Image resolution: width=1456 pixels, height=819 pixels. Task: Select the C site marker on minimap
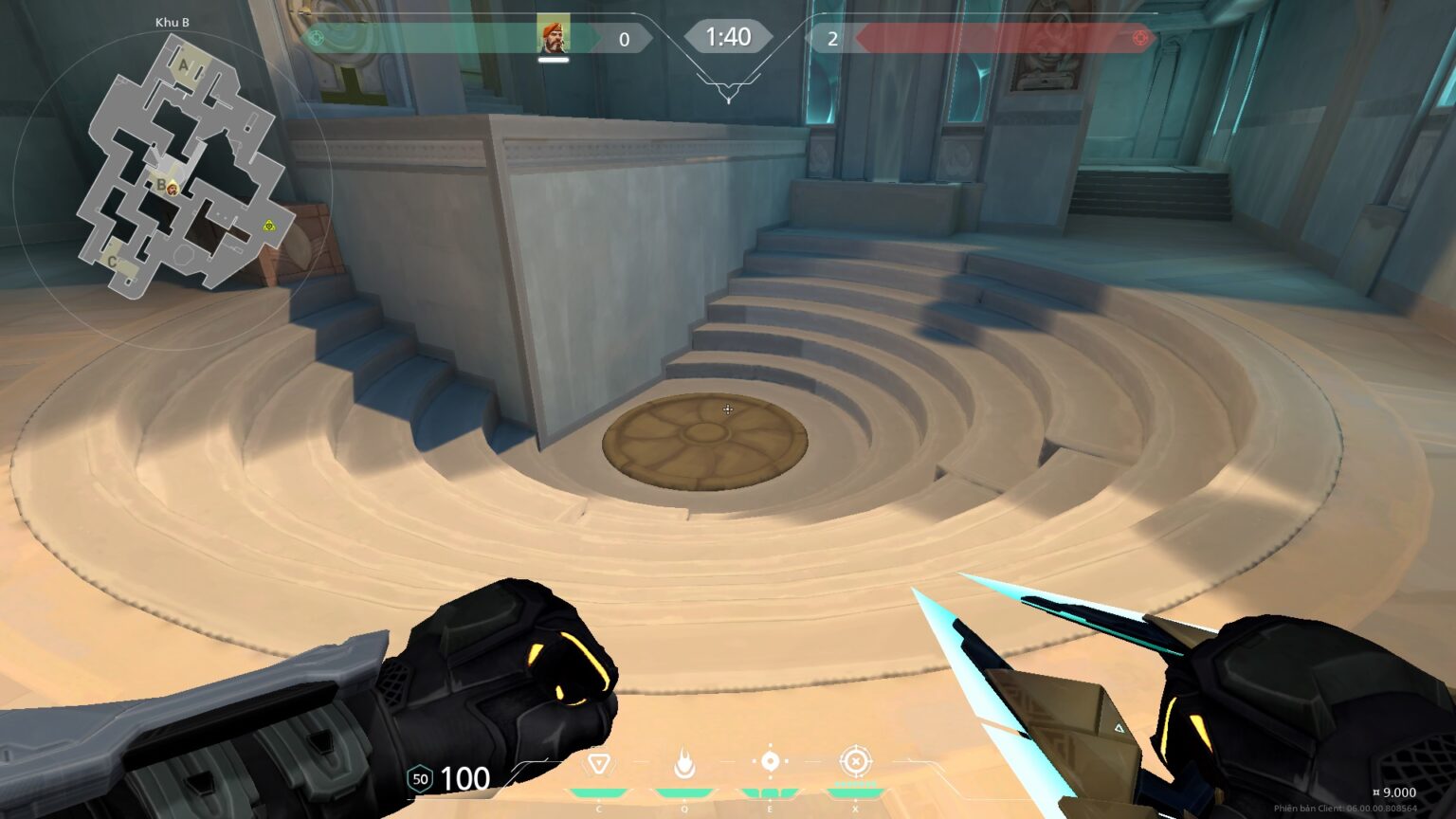[x=112, y=262]
